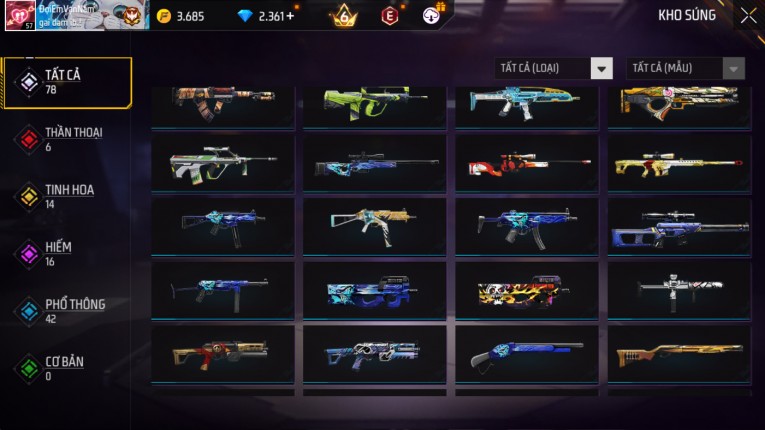Screen dimensions: 765x430
Task: Choose the skull-and-flames P90 skin
Action: tap(526, 290)
